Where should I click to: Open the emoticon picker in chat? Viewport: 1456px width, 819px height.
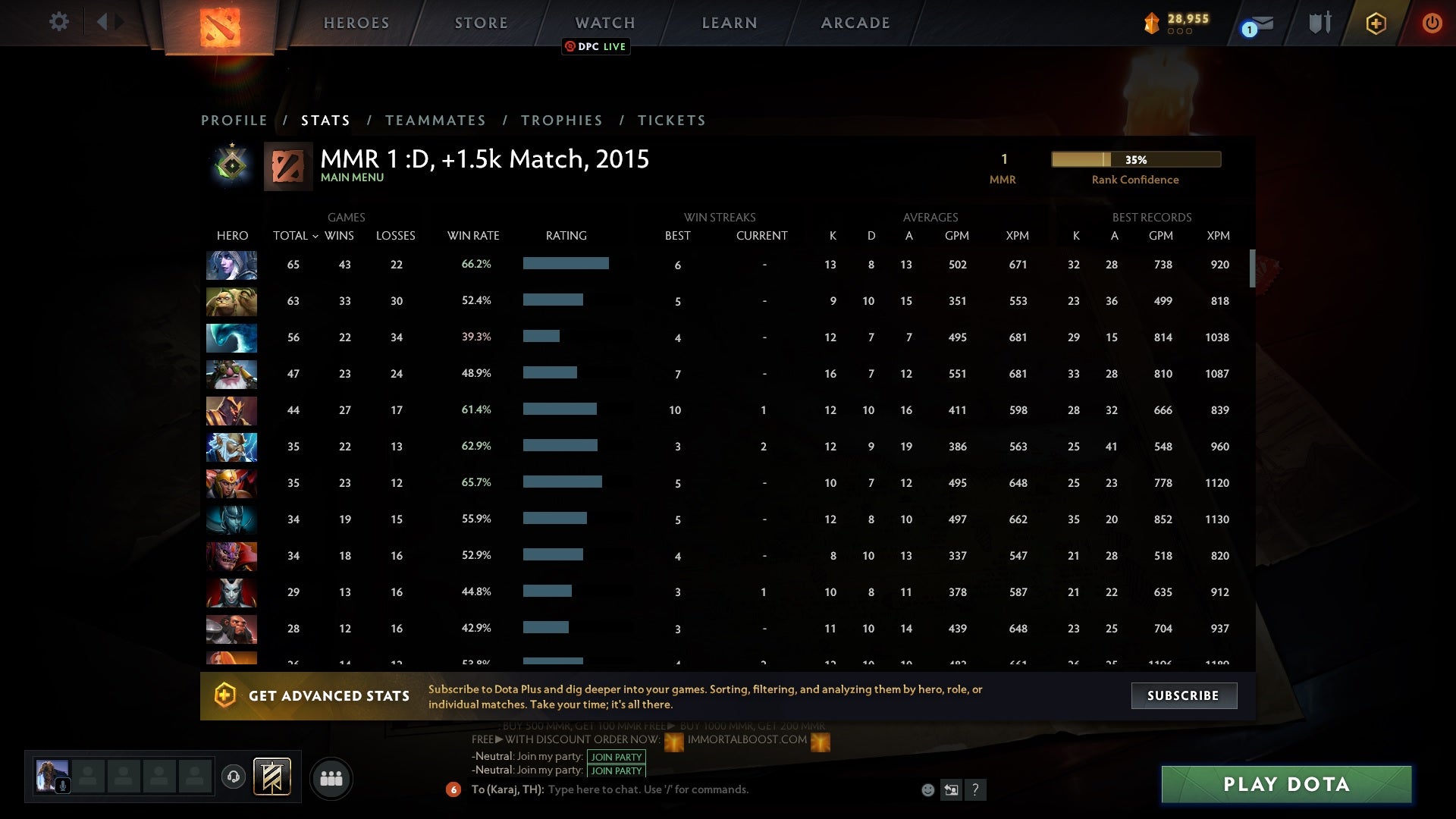click(927, 789)
